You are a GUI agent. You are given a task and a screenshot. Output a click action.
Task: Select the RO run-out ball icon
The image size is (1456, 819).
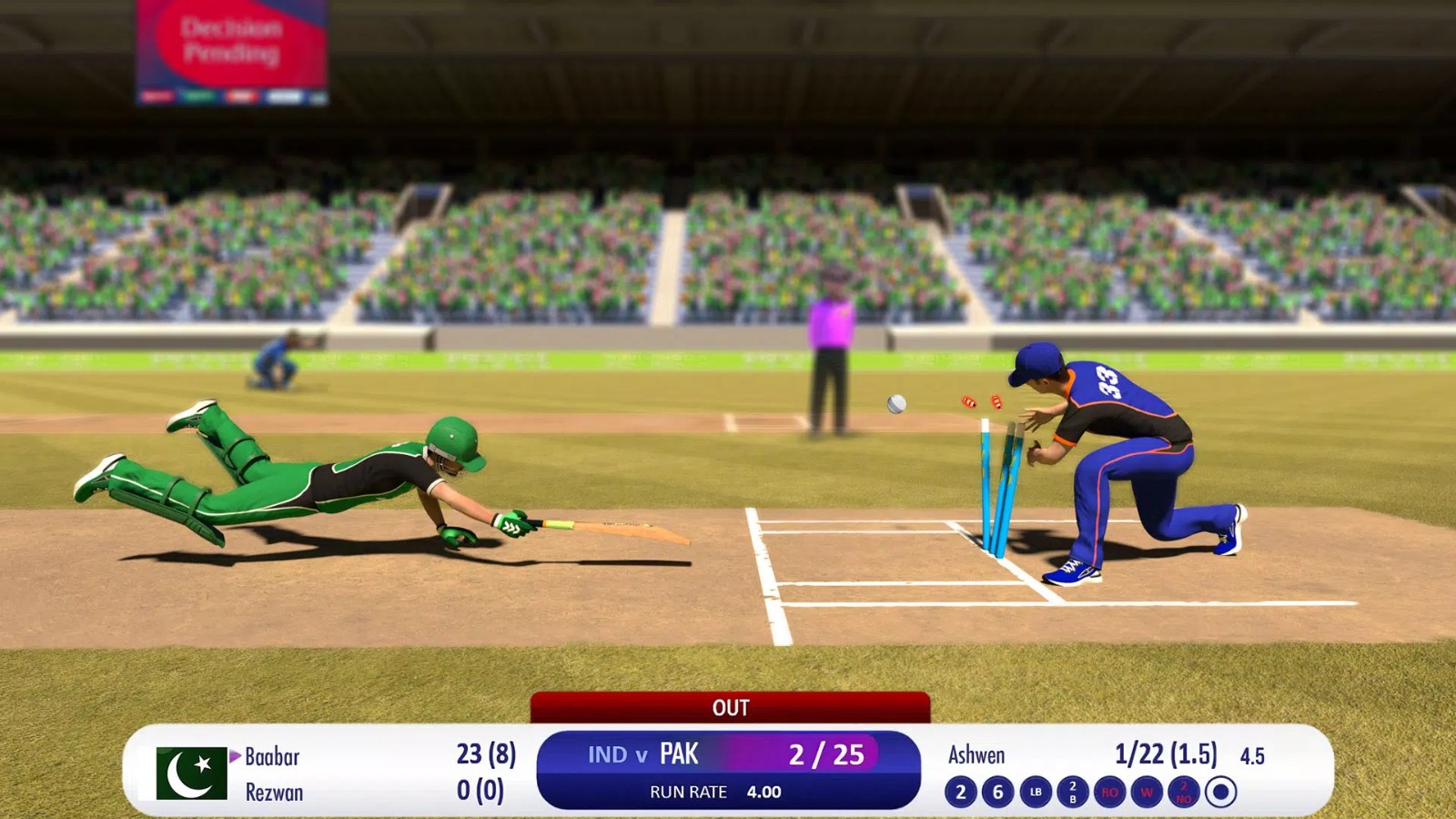pyautogui.click(x=1110, y=790)
